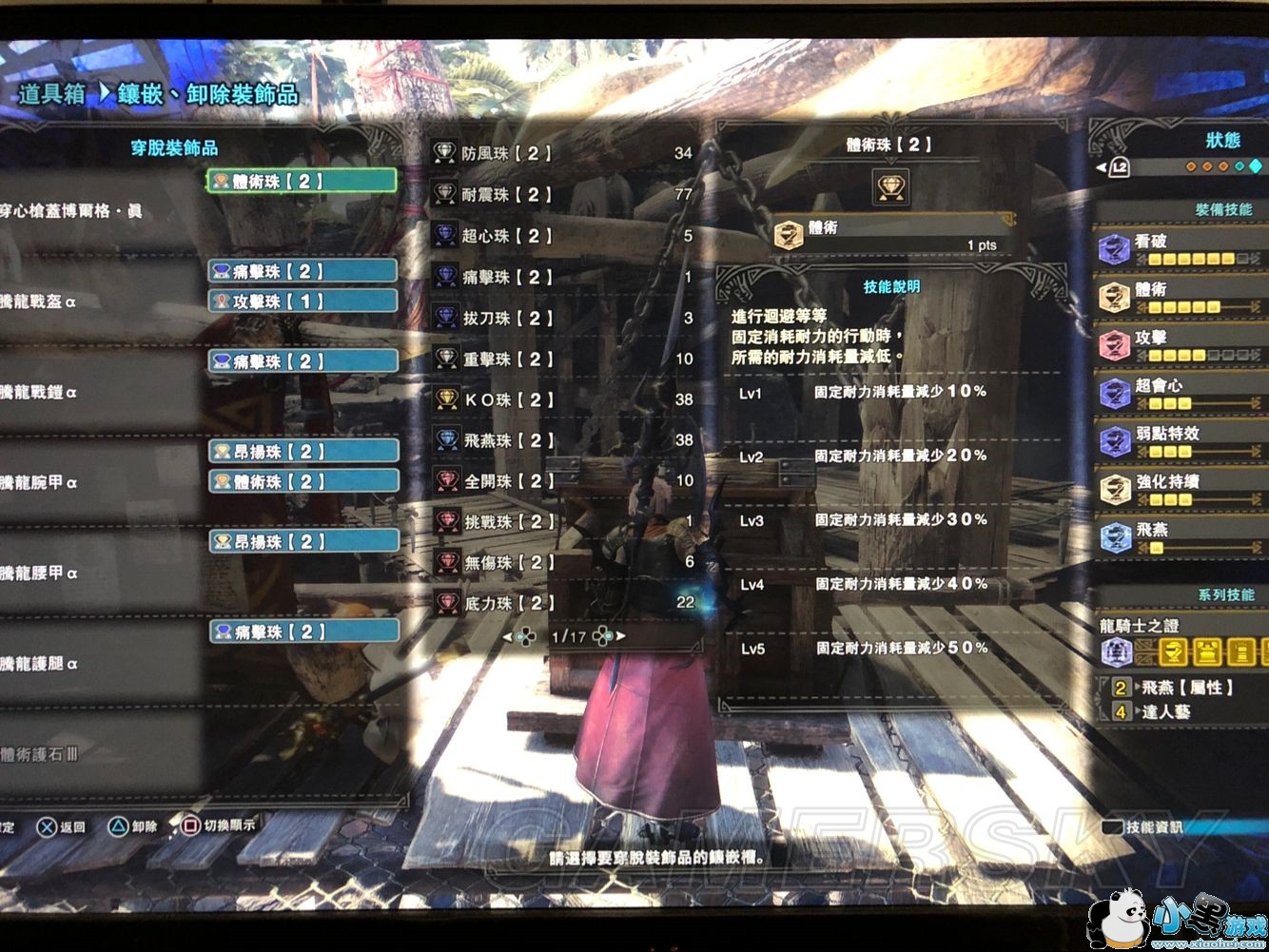The height and width of the screenshot is (952, 1269).
Task: Choose the 耐震珠【2】 decoration row
Action: [506, 195]
